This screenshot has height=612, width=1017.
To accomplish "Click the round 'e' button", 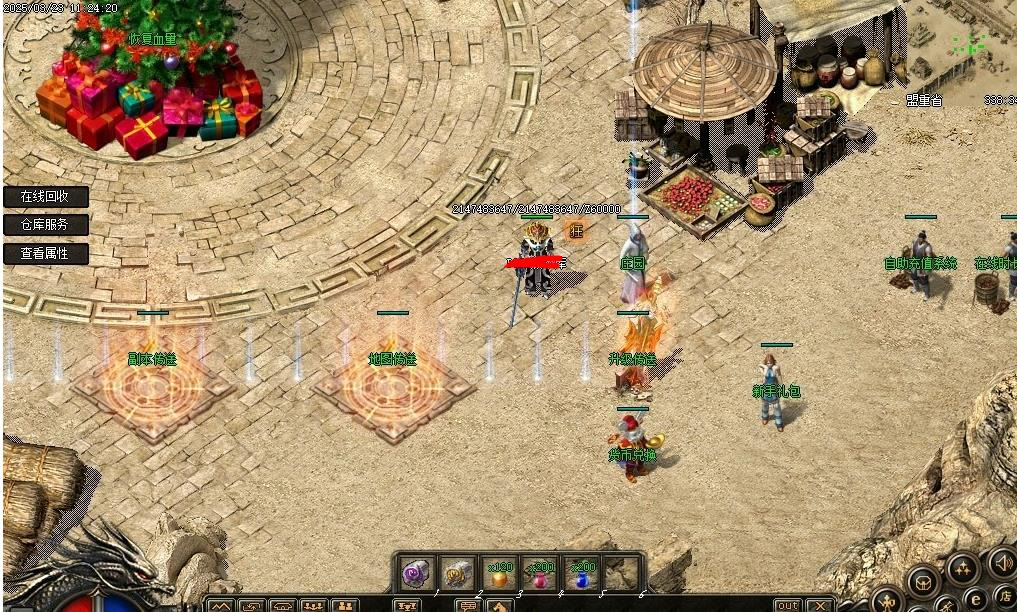I will 974,598.
